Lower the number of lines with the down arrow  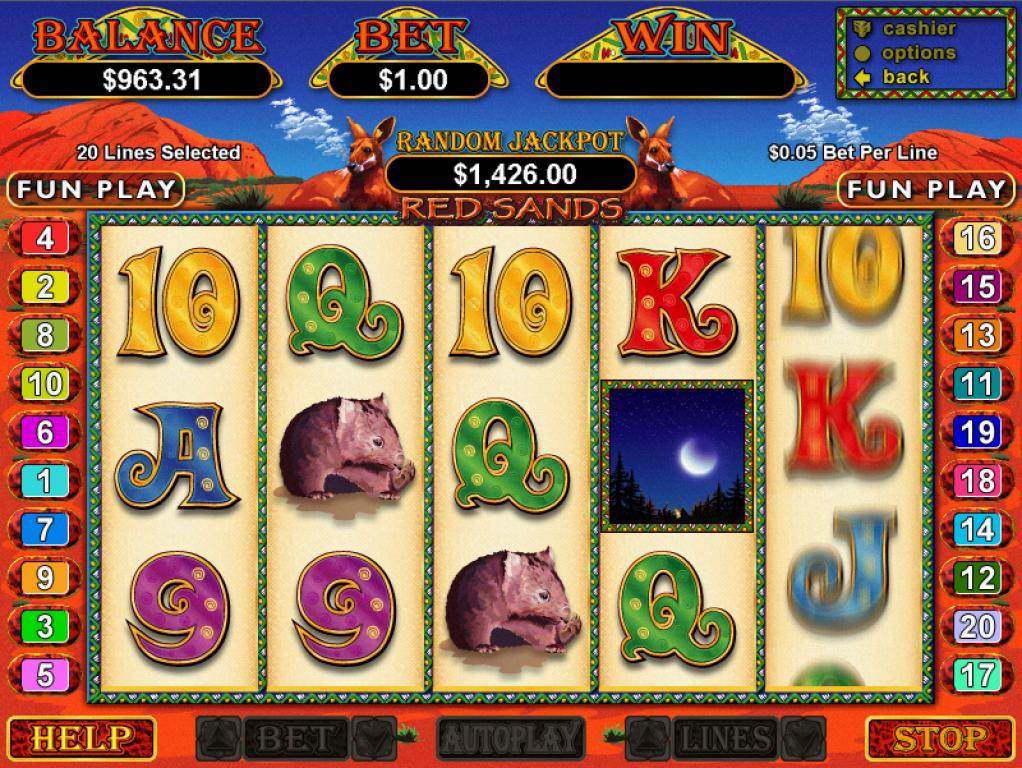pyautogui.click(x=805, y=738)
